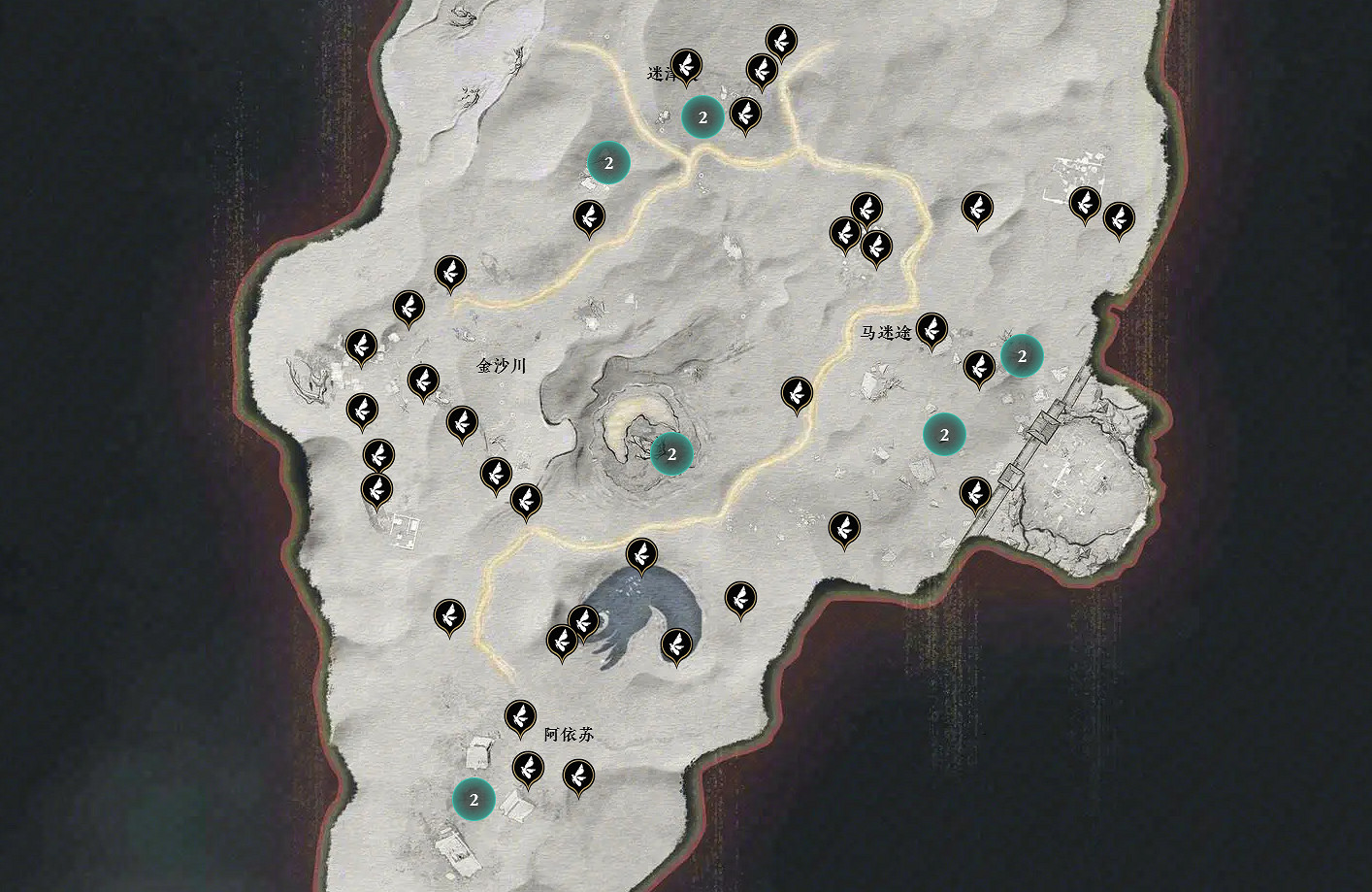Click the rightmost butterfly marker in the top-right corner
The height and width of the screenshot is (892, 1372).
(x=1119, y=220)
